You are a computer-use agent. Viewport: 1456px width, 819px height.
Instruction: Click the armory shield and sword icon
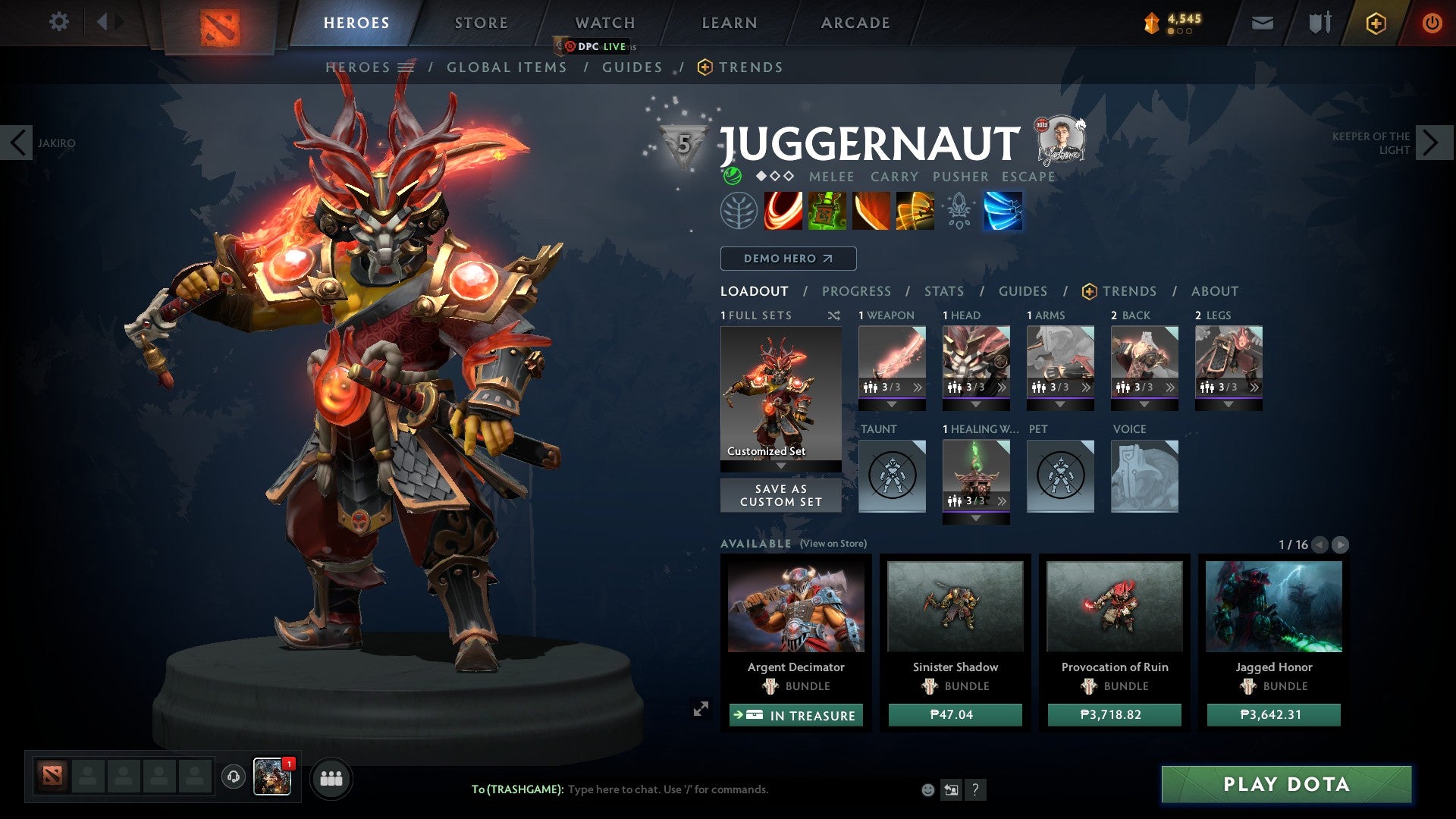[x=1318, y=23]
